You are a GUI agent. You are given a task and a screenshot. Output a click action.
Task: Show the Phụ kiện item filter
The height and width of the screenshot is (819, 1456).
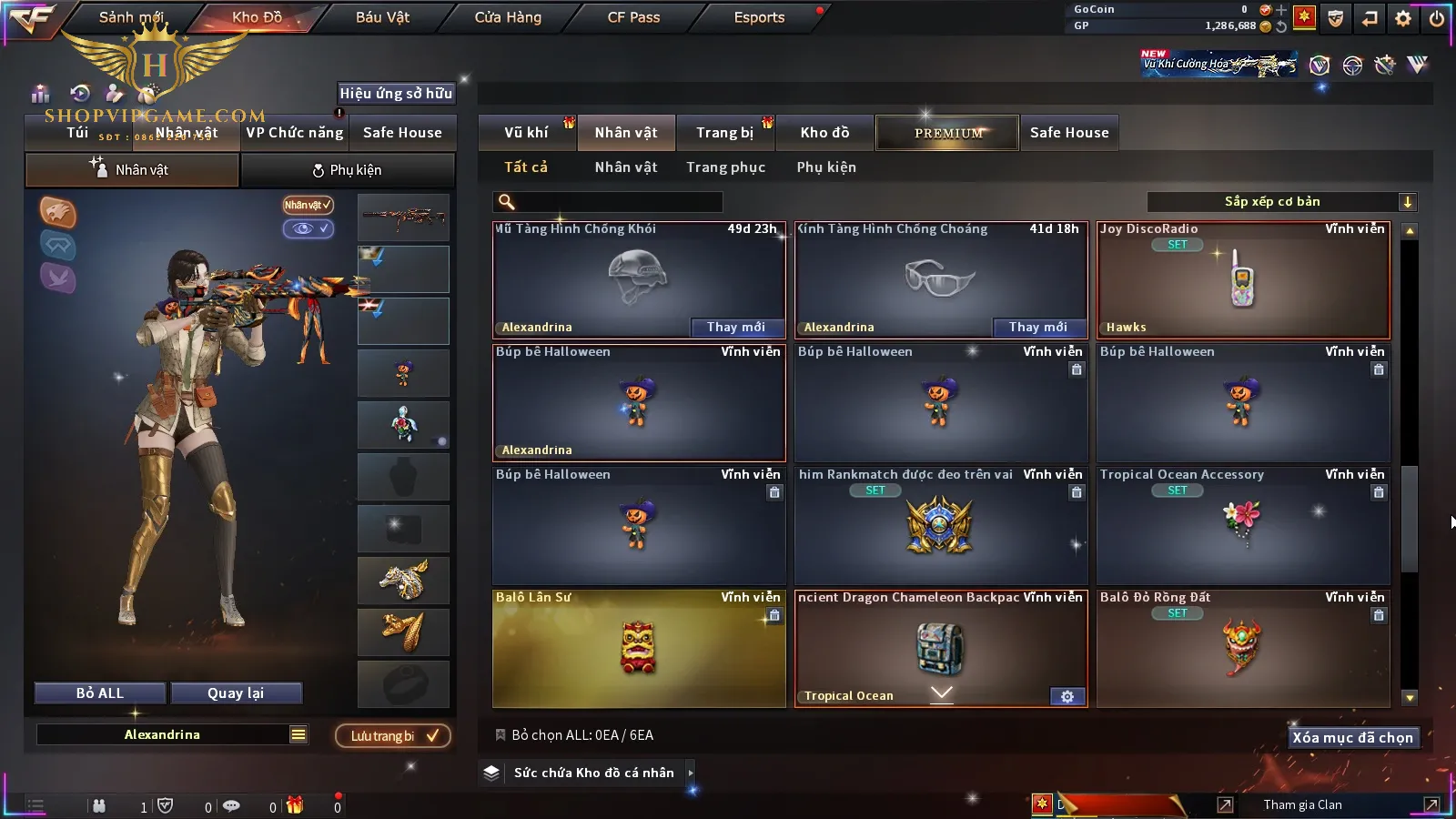[826, 167]
